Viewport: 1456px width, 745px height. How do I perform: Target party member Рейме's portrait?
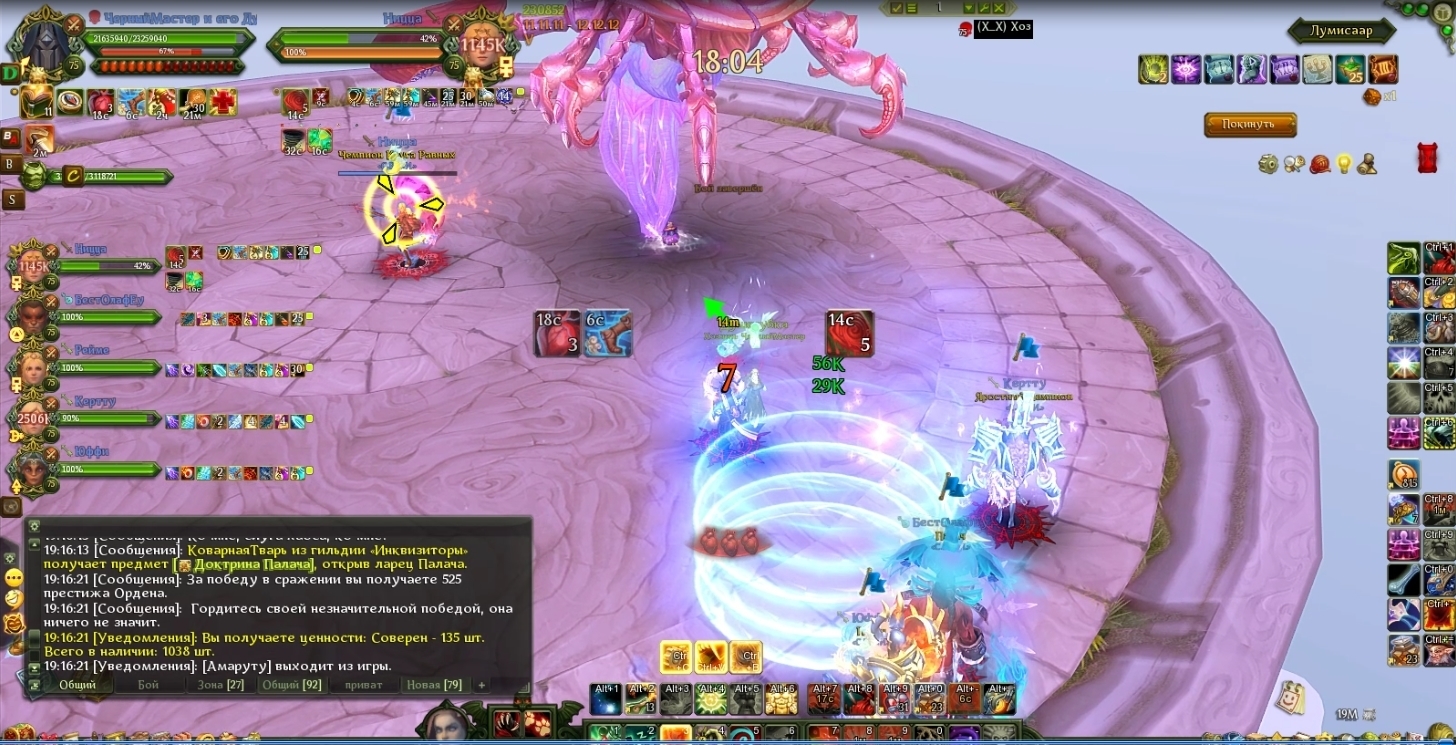pyautogui.click(x=32, y=367)
